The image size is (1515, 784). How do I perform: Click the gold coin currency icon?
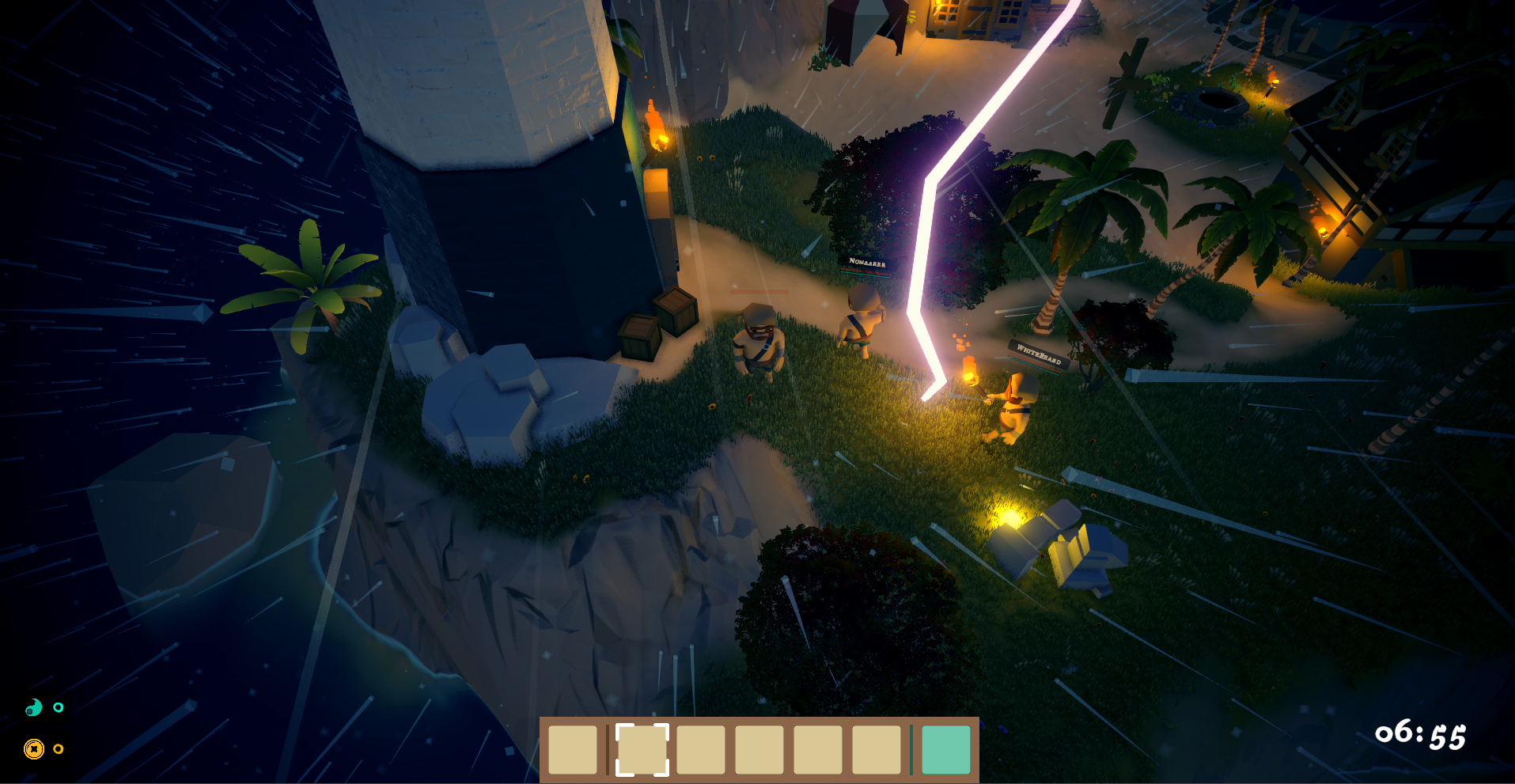(x=33, y=748)
